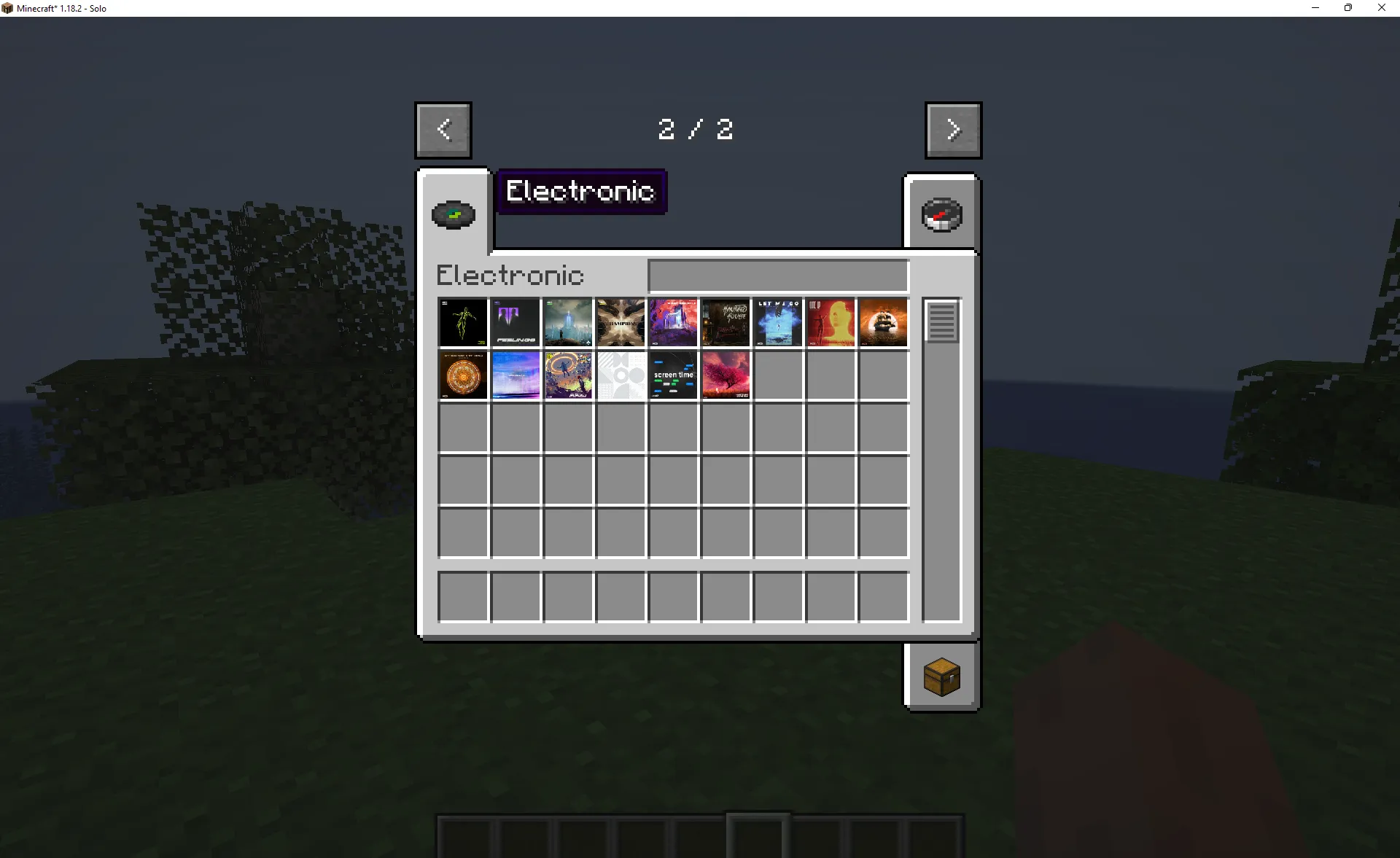1400x858 pixels.
Task: Click the Minecraft icon in the title bar
Action: [x=8, y=8]
